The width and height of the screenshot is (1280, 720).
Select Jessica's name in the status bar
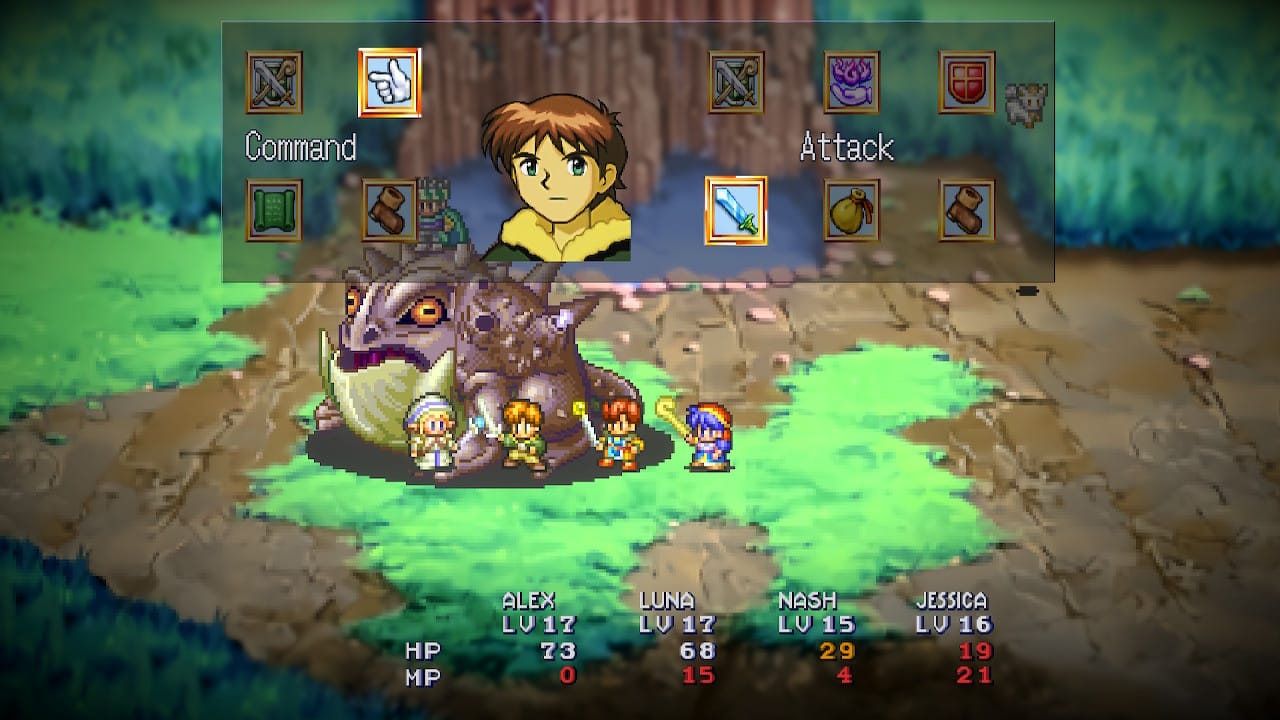[950, 601]
